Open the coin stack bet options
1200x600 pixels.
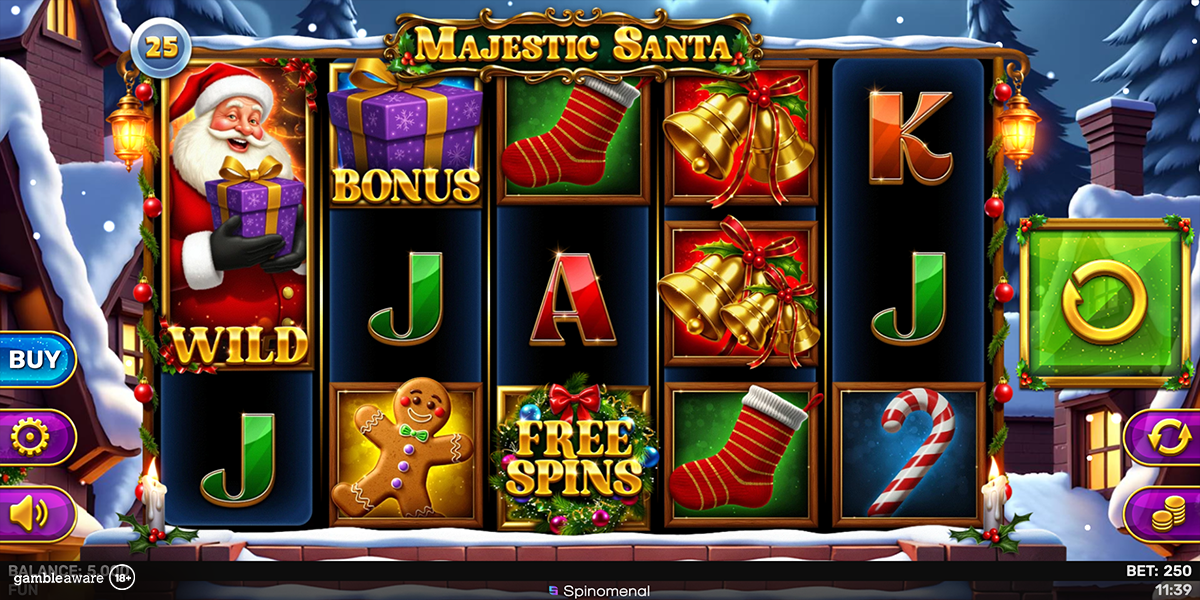1164,513
